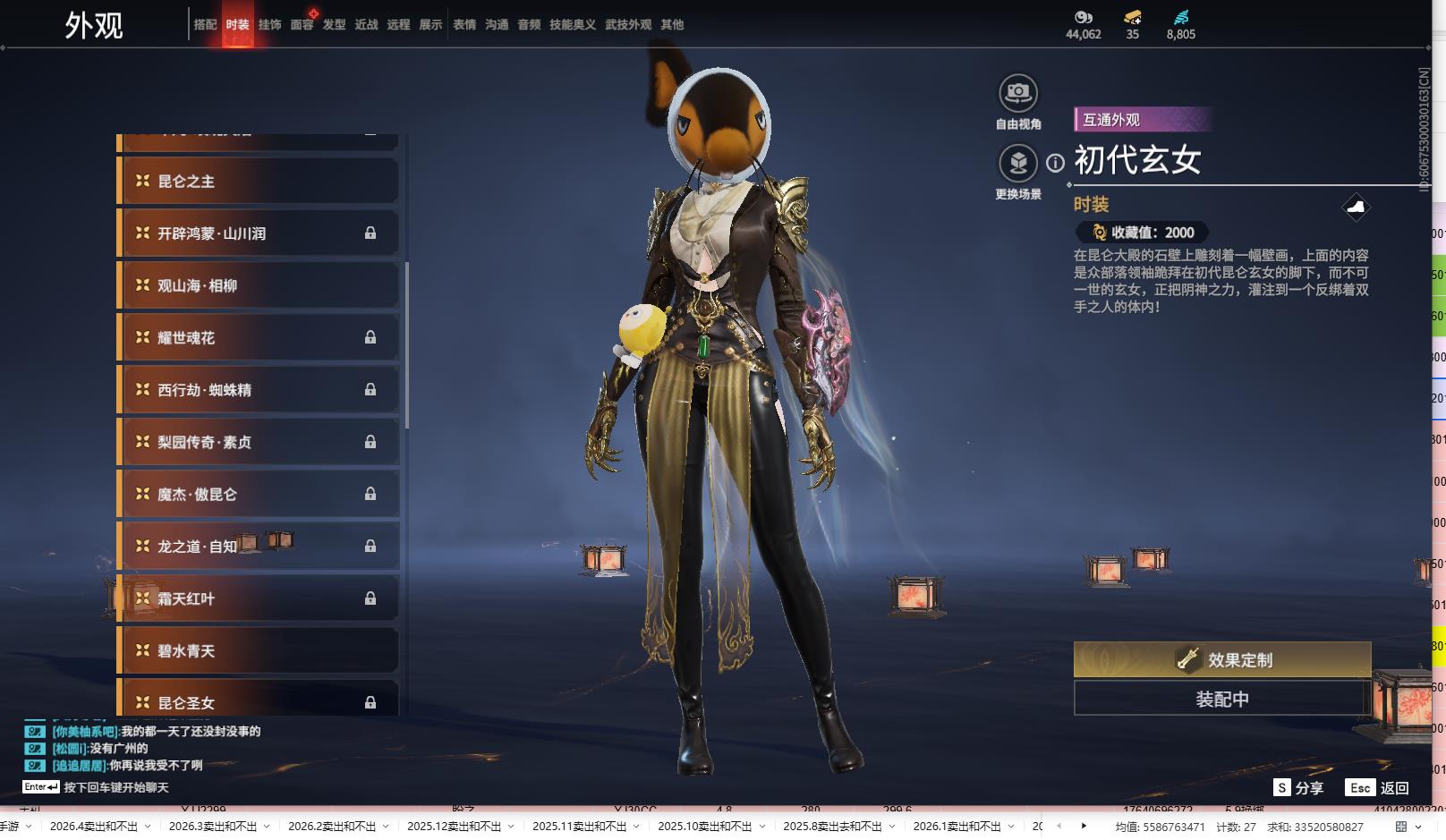
Task: Click the 装配中 equipped button
Action: 1221,699
